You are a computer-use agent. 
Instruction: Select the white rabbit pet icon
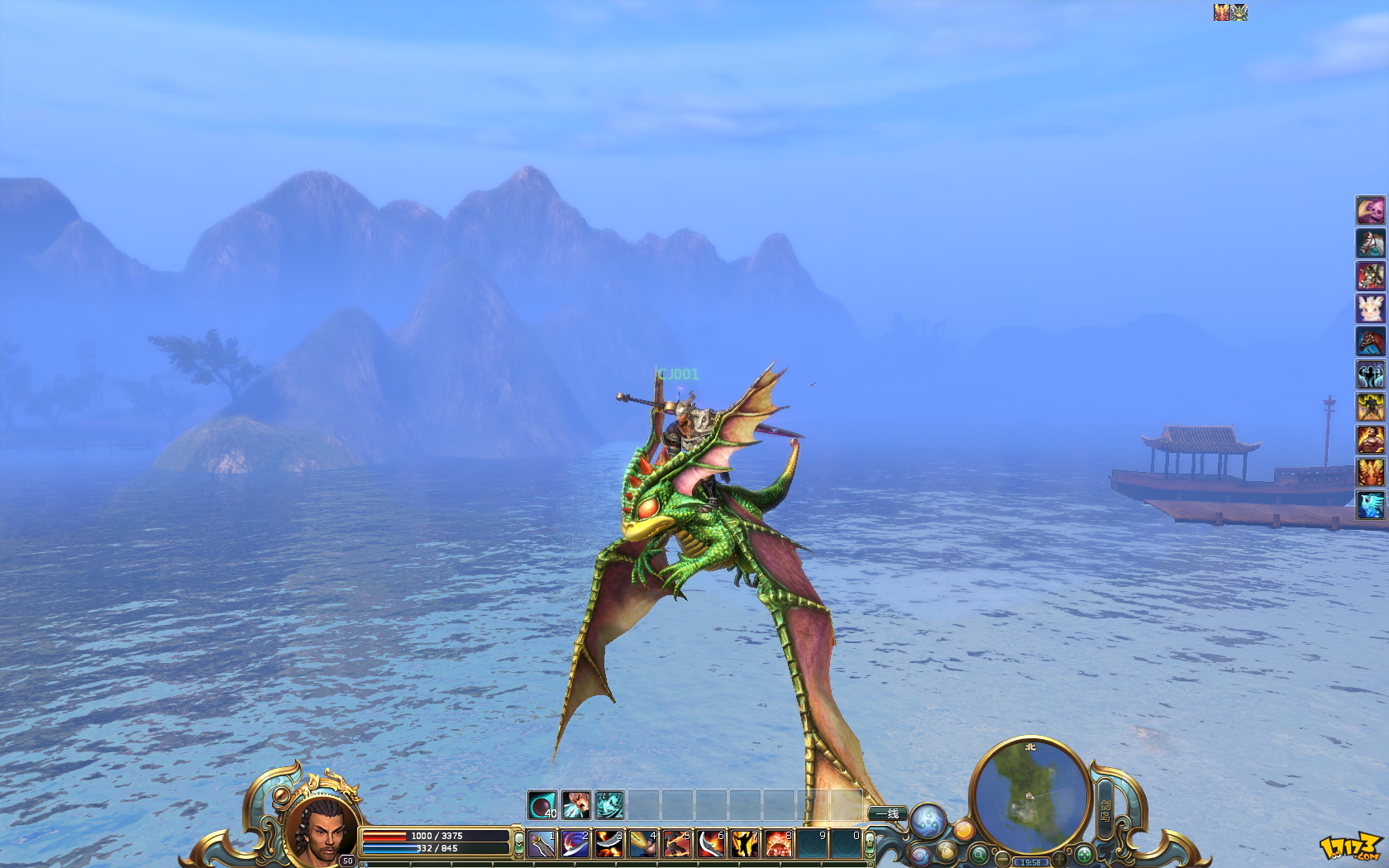pyautogui.click(x=1370, y=308)
